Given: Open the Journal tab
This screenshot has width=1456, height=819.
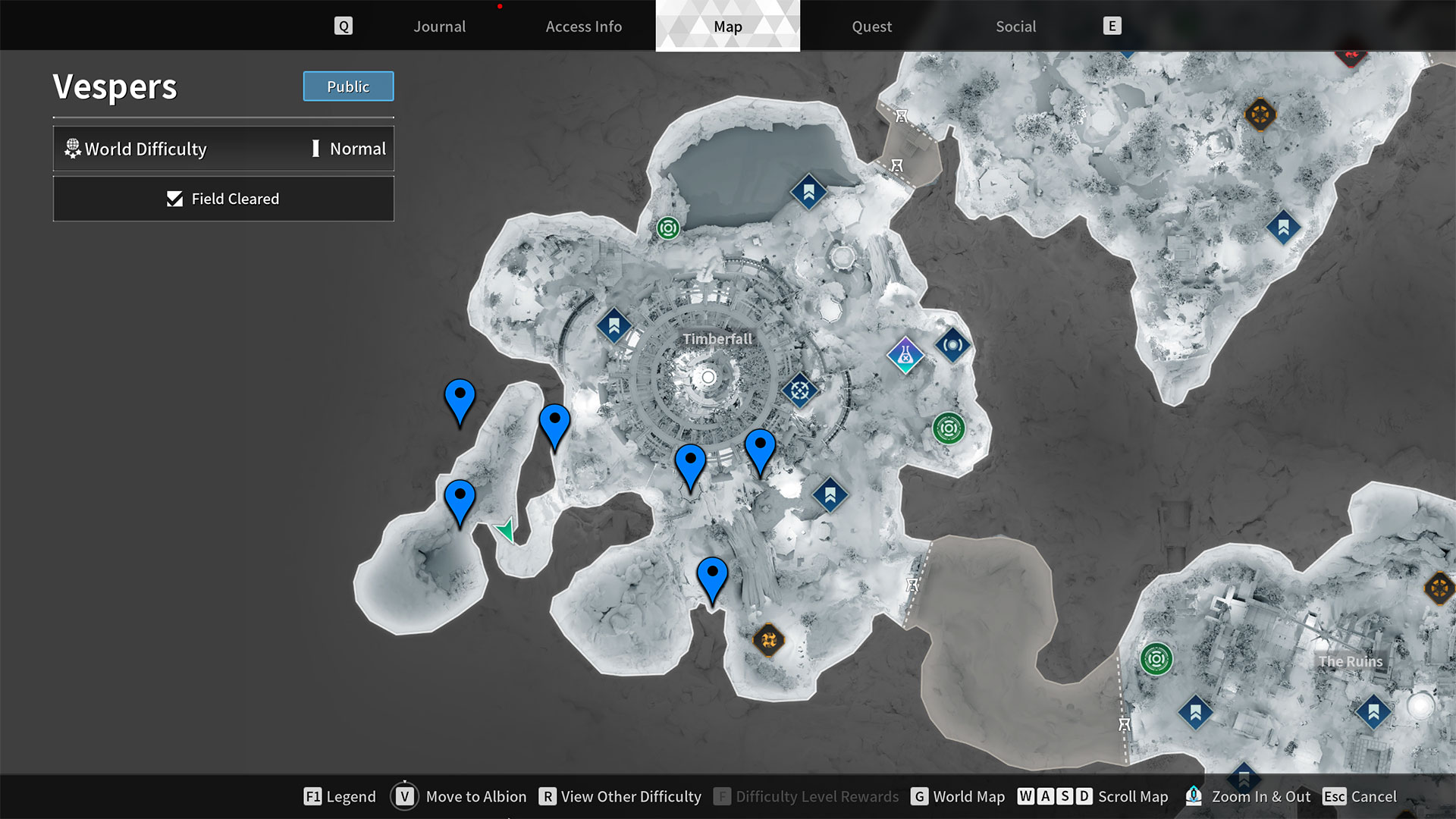Looking at the screenshot, I should pyautogui.click(x=439, y=26).
